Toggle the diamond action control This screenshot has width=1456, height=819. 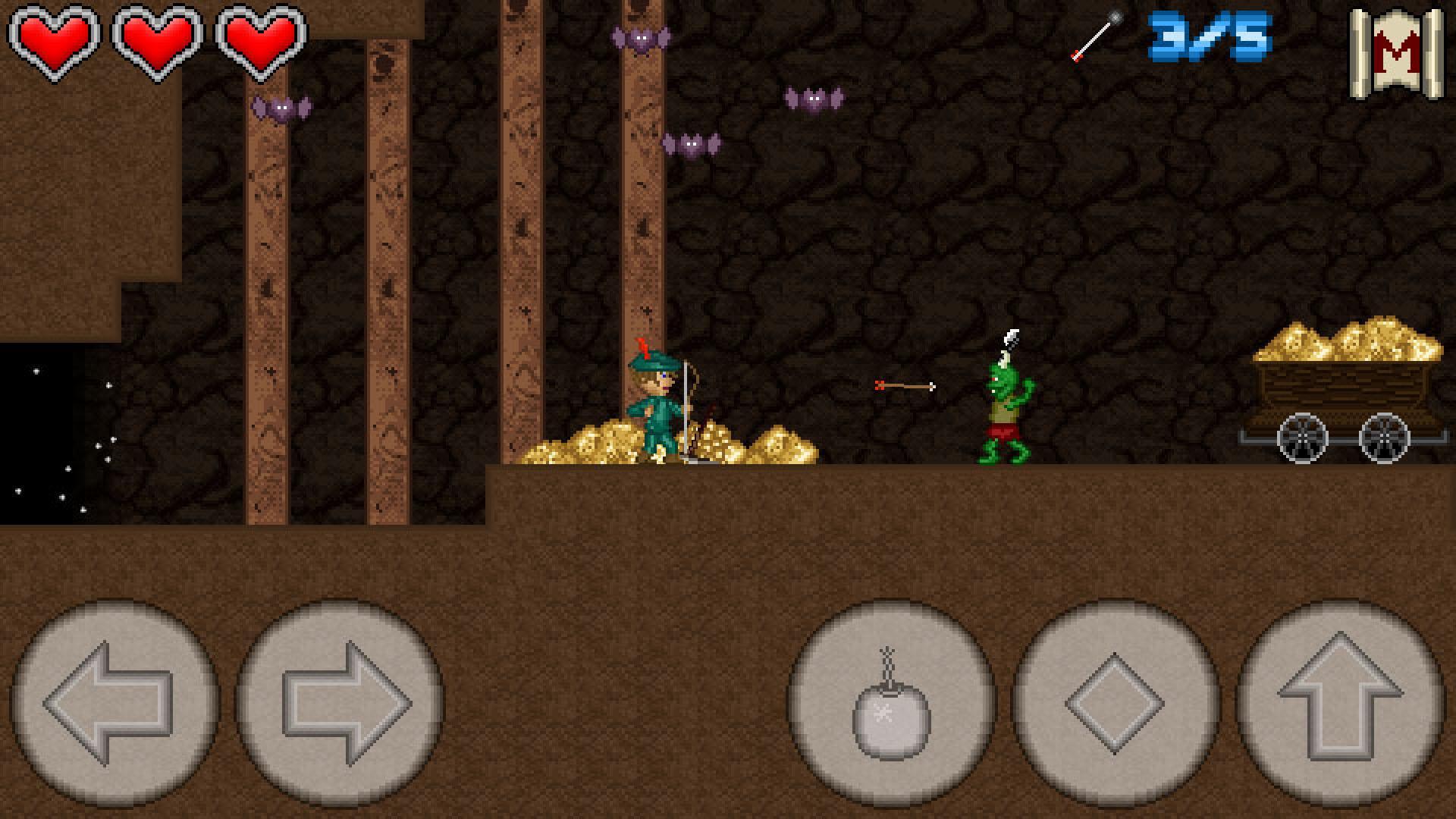(x=1113, y=705)
